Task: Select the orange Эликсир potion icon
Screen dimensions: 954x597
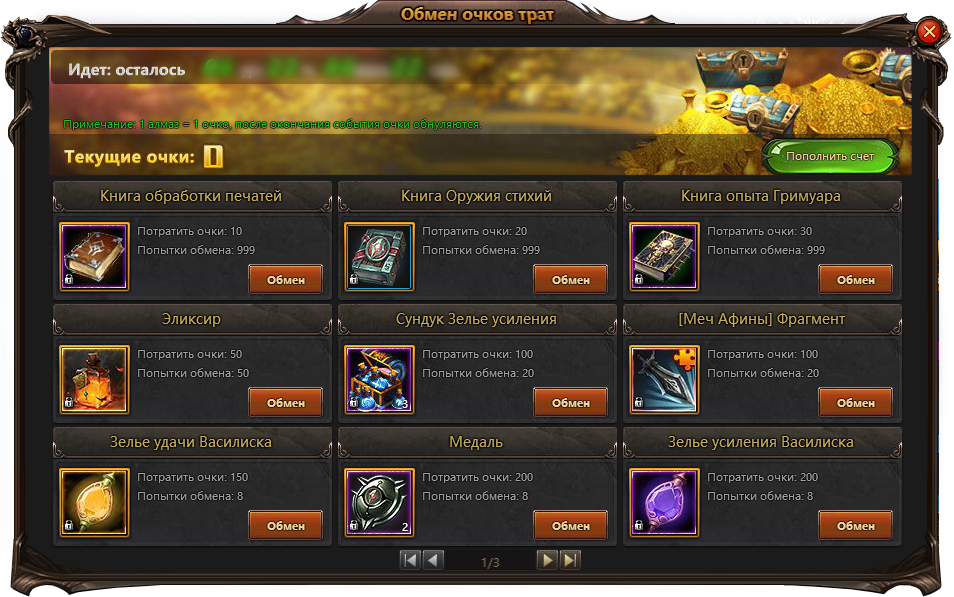Action: point(94,380)
